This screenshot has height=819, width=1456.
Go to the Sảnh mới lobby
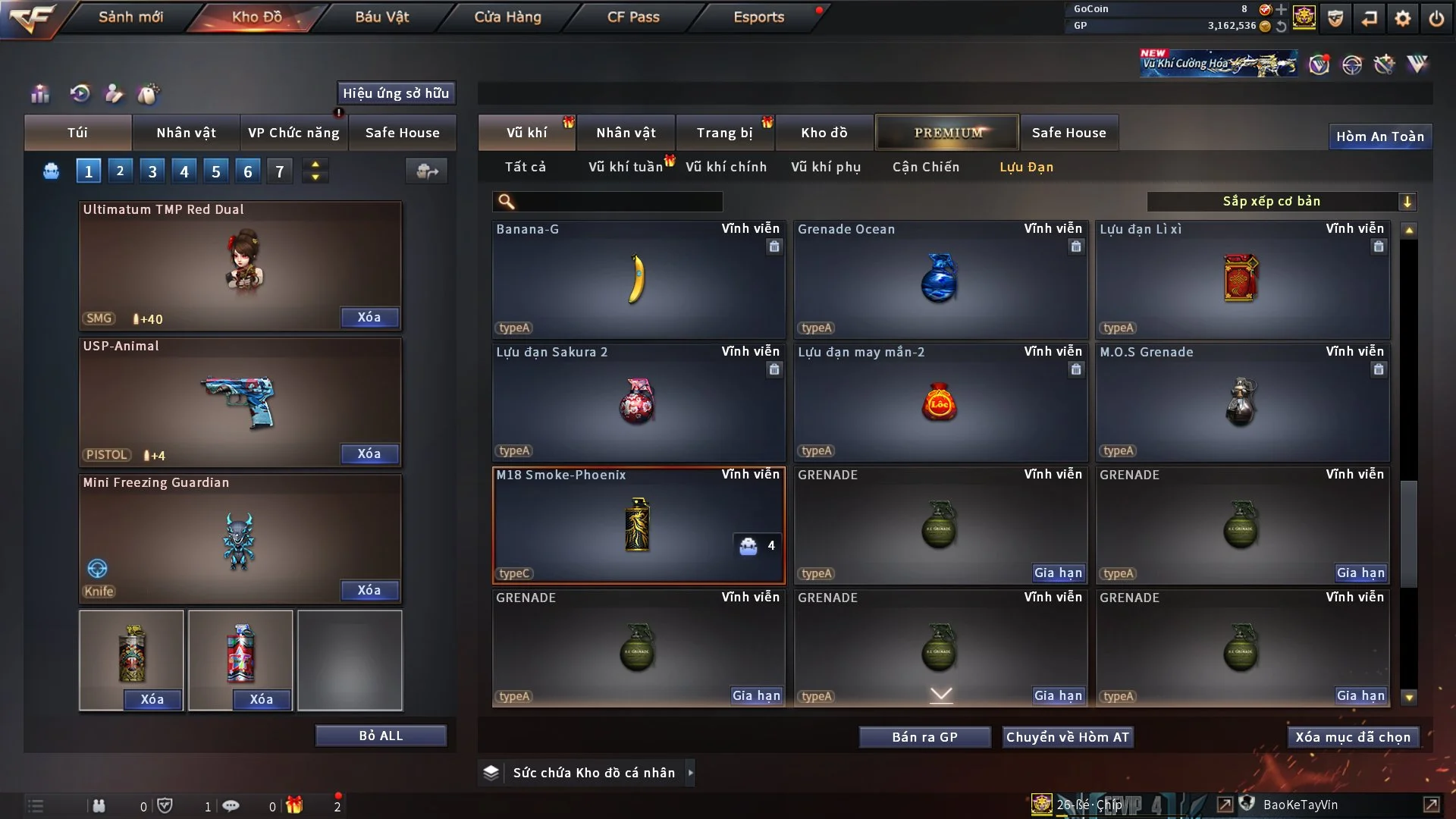point(130,17)
